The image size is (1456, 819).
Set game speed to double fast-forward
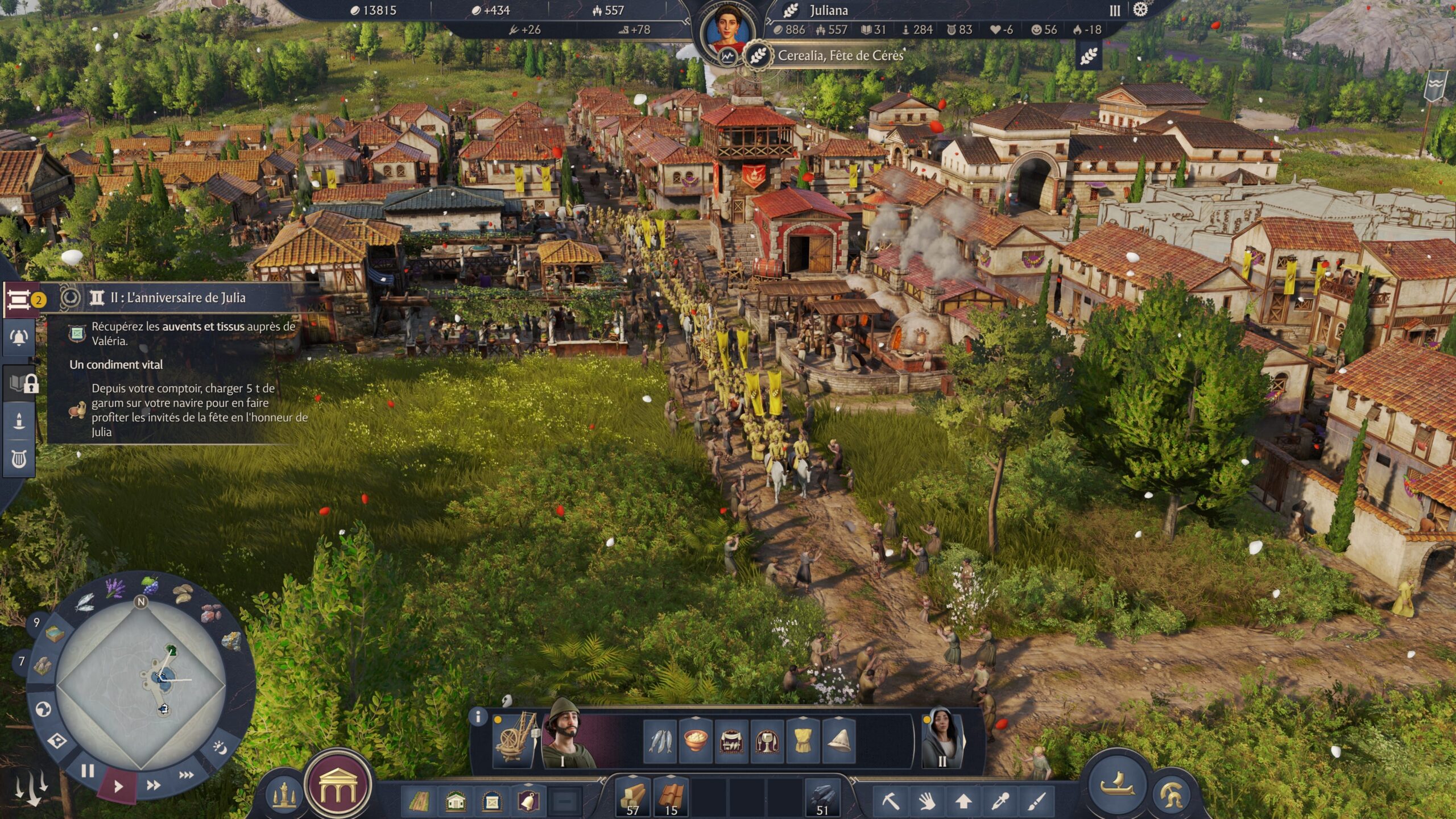click(x=153, y=785)
